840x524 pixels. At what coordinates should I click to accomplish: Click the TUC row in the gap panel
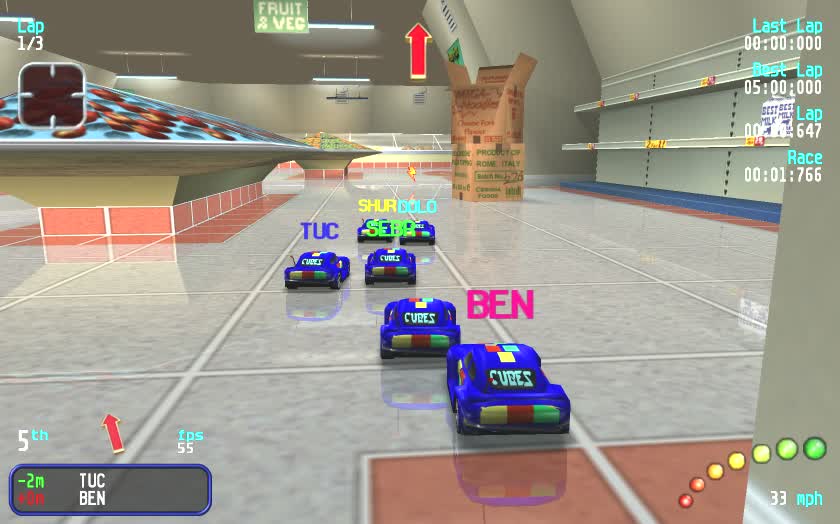tap(110, 482)
